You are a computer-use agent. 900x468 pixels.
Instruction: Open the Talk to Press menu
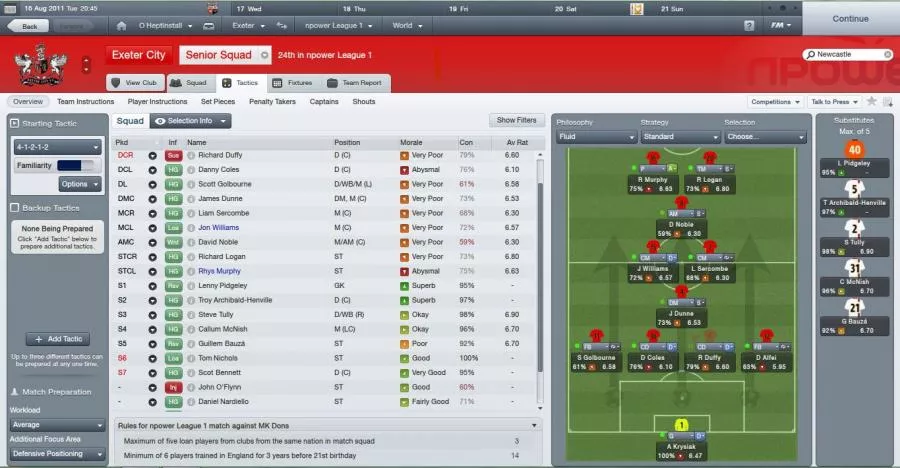click(834, 102)
